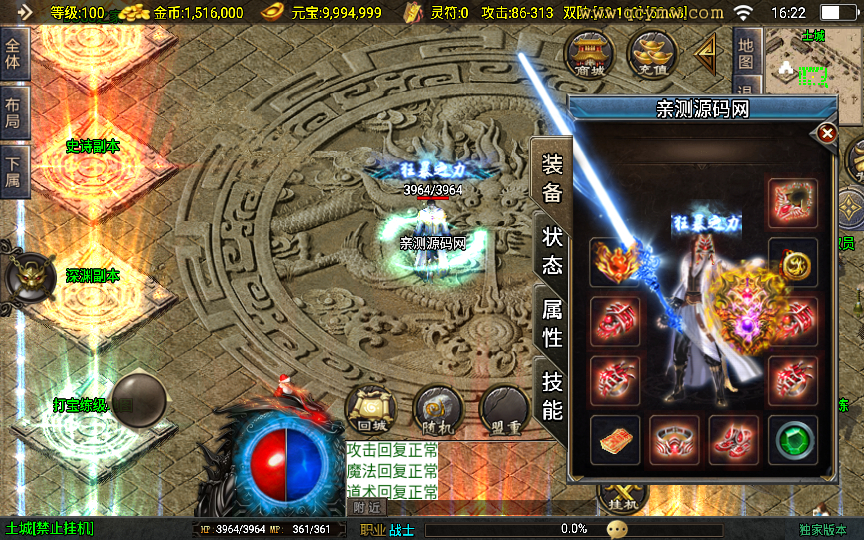
Task: Close the character equipment panel
Action: [x=827, y=133]
